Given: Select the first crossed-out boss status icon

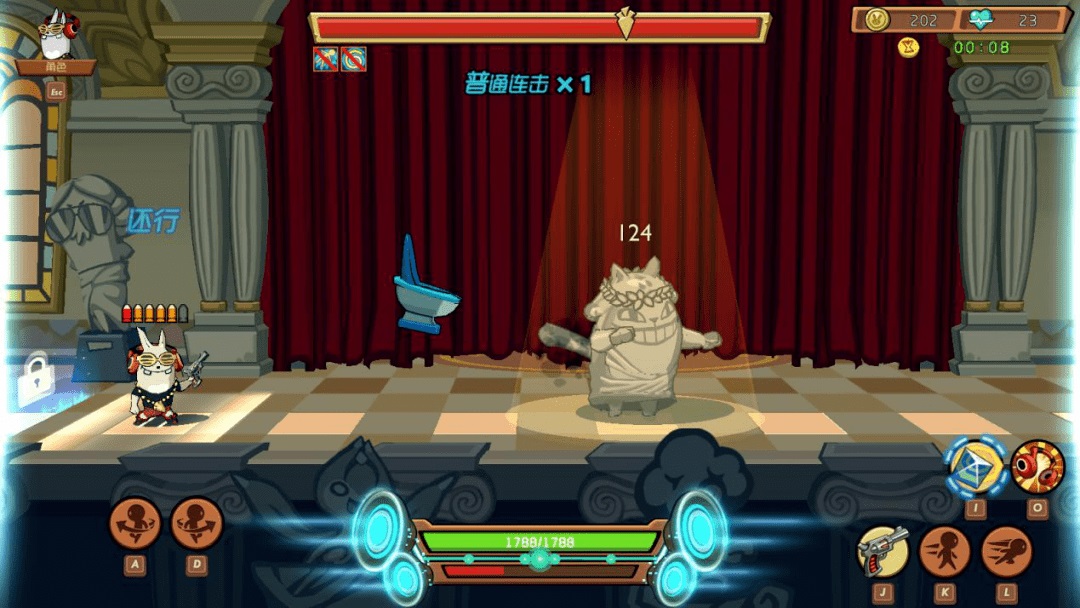Looking at the screenshot, I should click(x=325, y=59).
